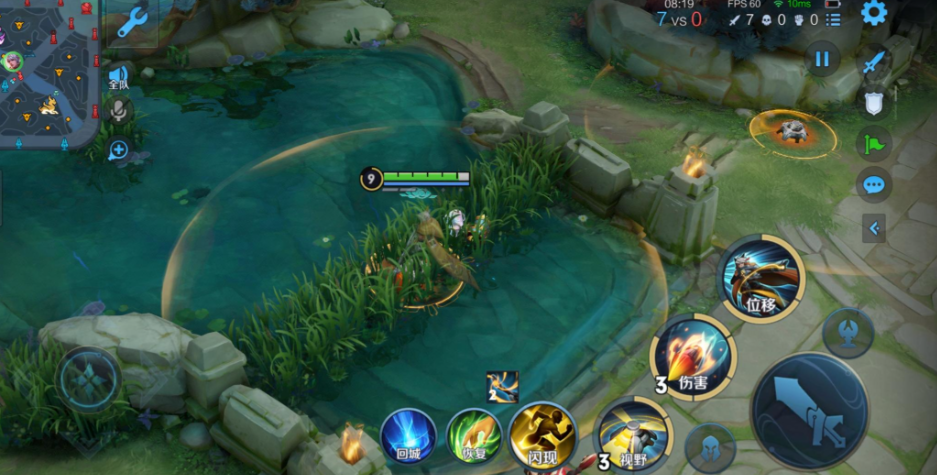
Task: Send the sword attack signal
Action: coord(875,62)
